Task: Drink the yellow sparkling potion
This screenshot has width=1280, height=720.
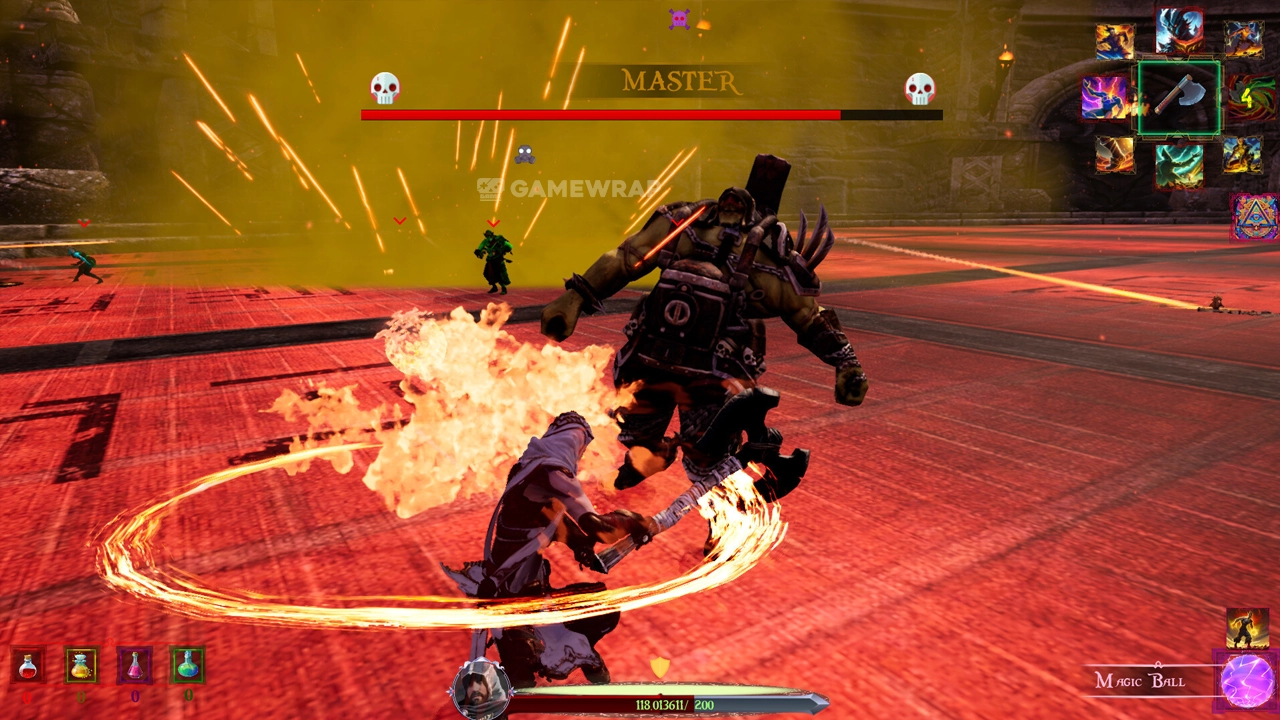Action: tap(81, 665)
